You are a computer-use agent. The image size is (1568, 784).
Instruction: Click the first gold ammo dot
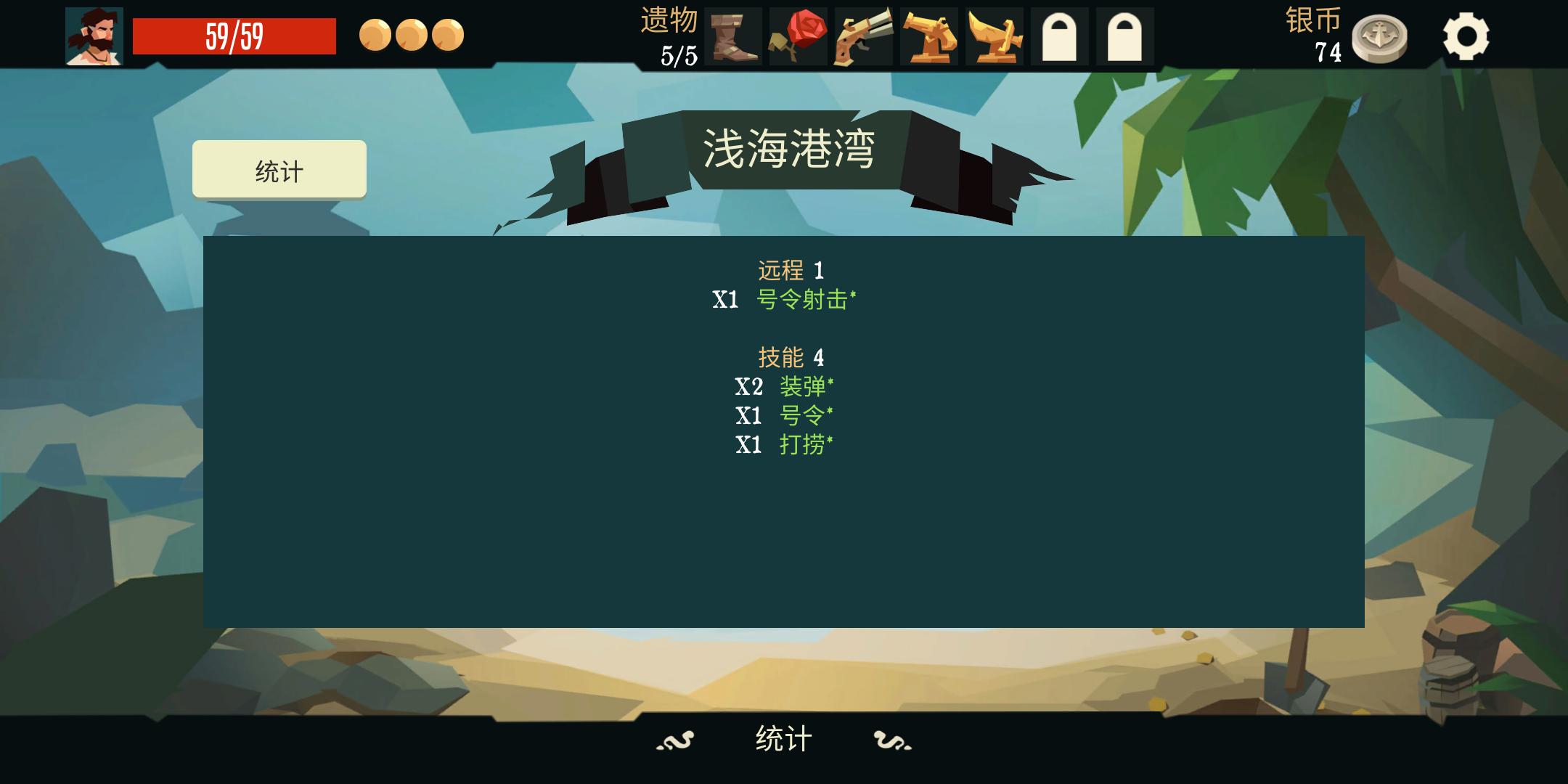click(376, 35)
